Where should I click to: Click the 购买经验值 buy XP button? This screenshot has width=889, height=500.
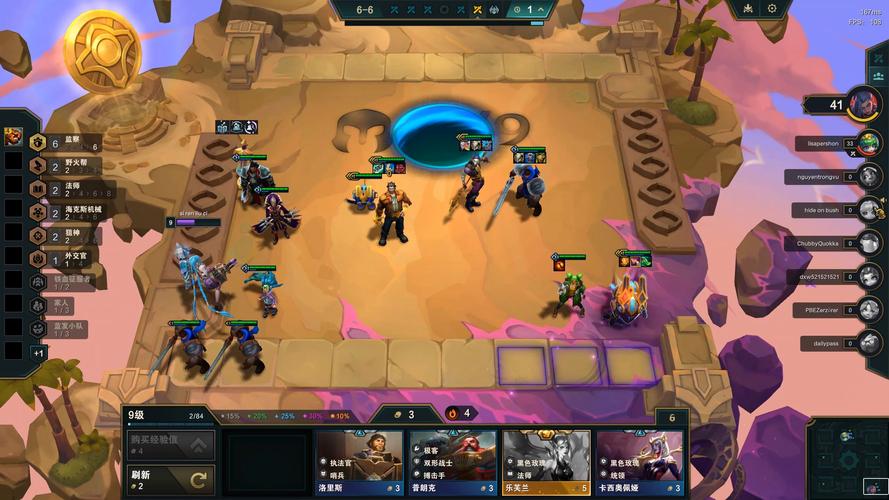tap(170, 444)
